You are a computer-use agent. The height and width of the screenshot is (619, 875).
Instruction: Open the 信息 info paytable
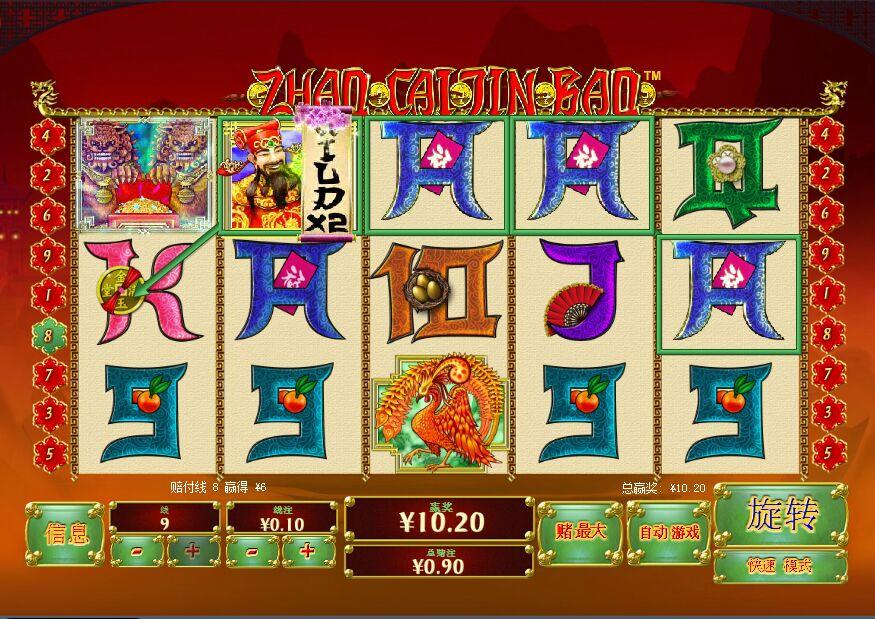click(x=65, y=534)
